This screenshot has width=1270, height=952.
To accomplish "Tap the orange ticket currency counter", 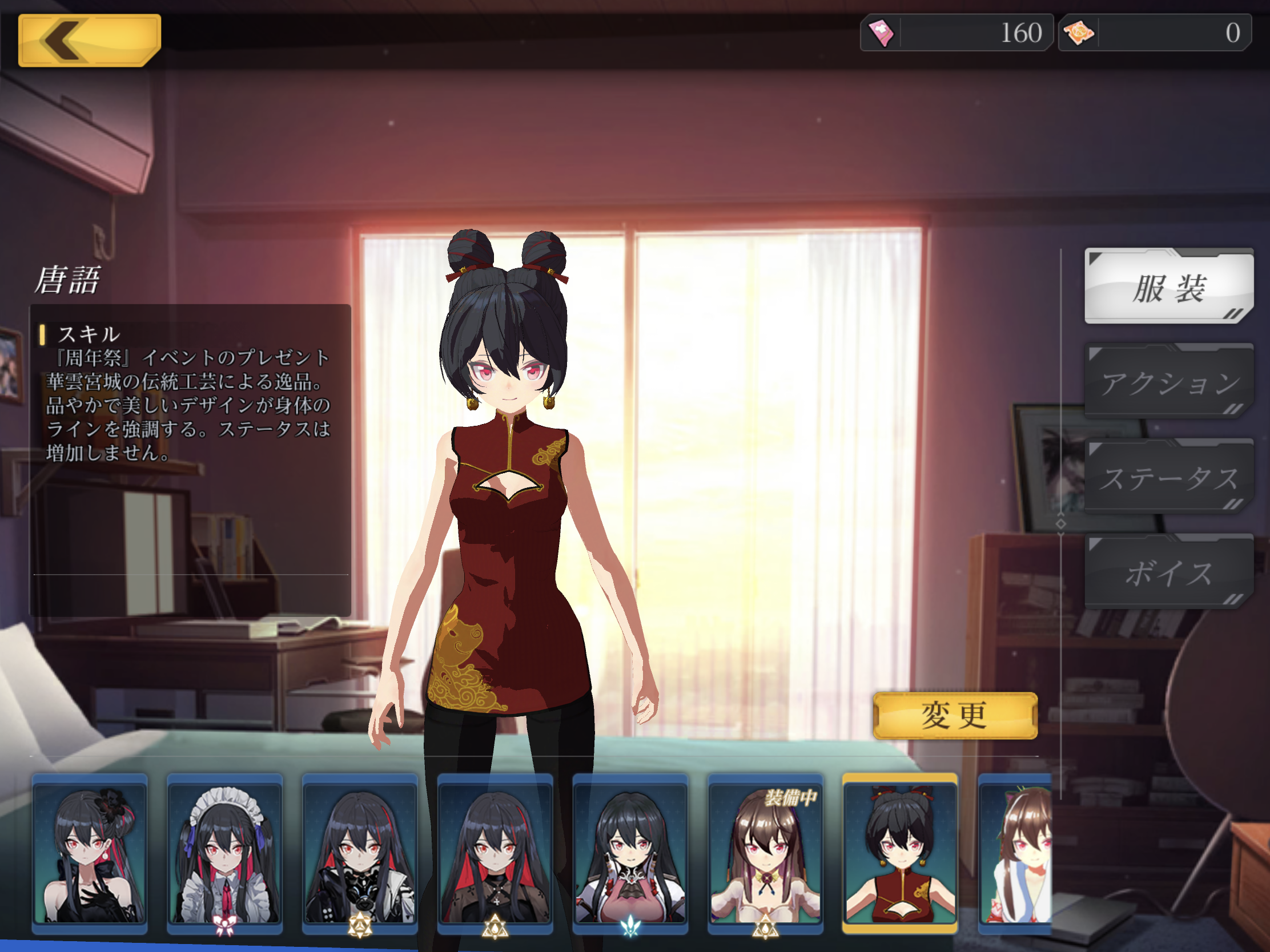I will pyautogui.click(x=1154, y=33).
